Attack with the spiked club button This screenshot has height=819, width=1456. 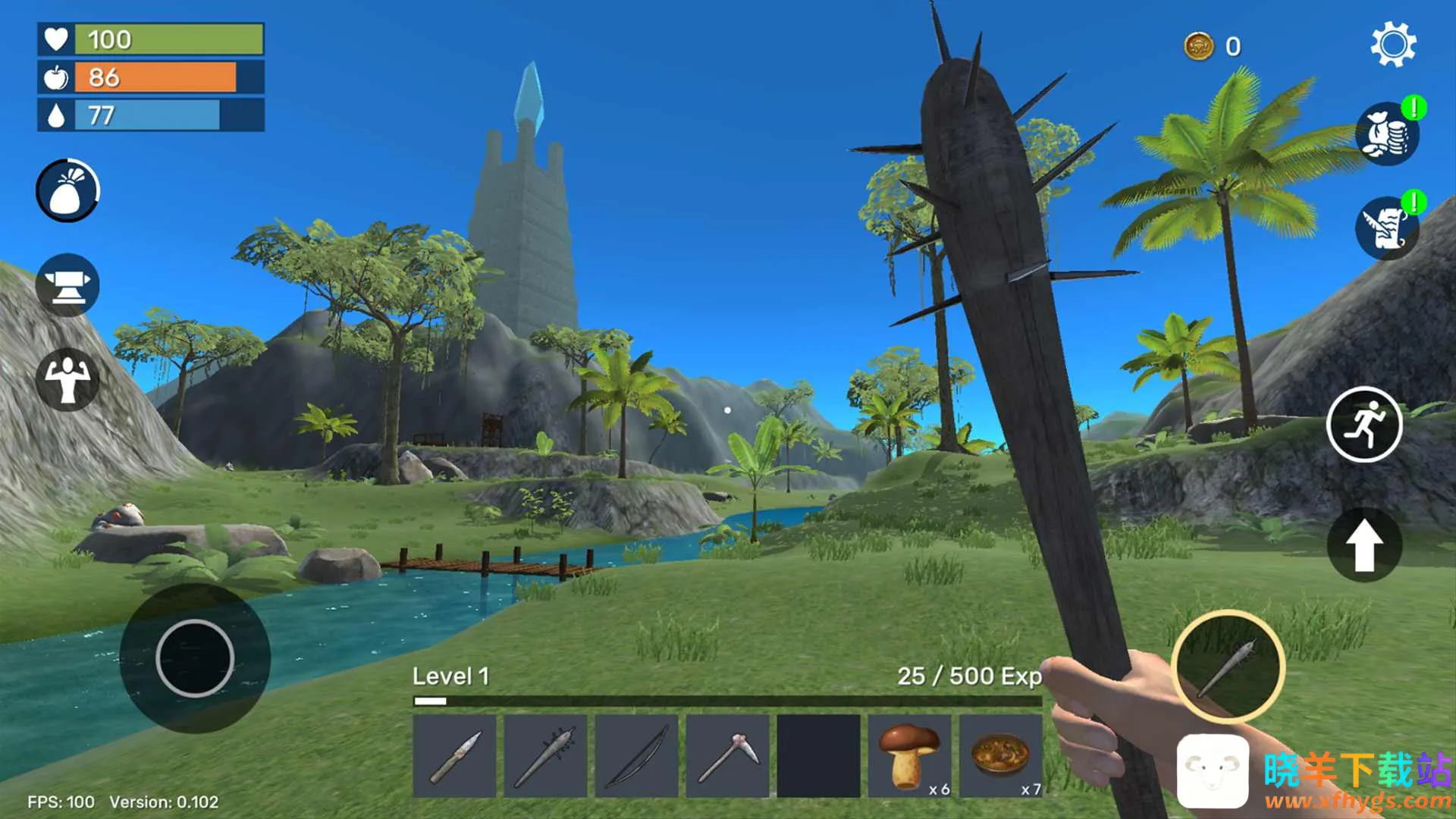click(x=1228, y=667)
